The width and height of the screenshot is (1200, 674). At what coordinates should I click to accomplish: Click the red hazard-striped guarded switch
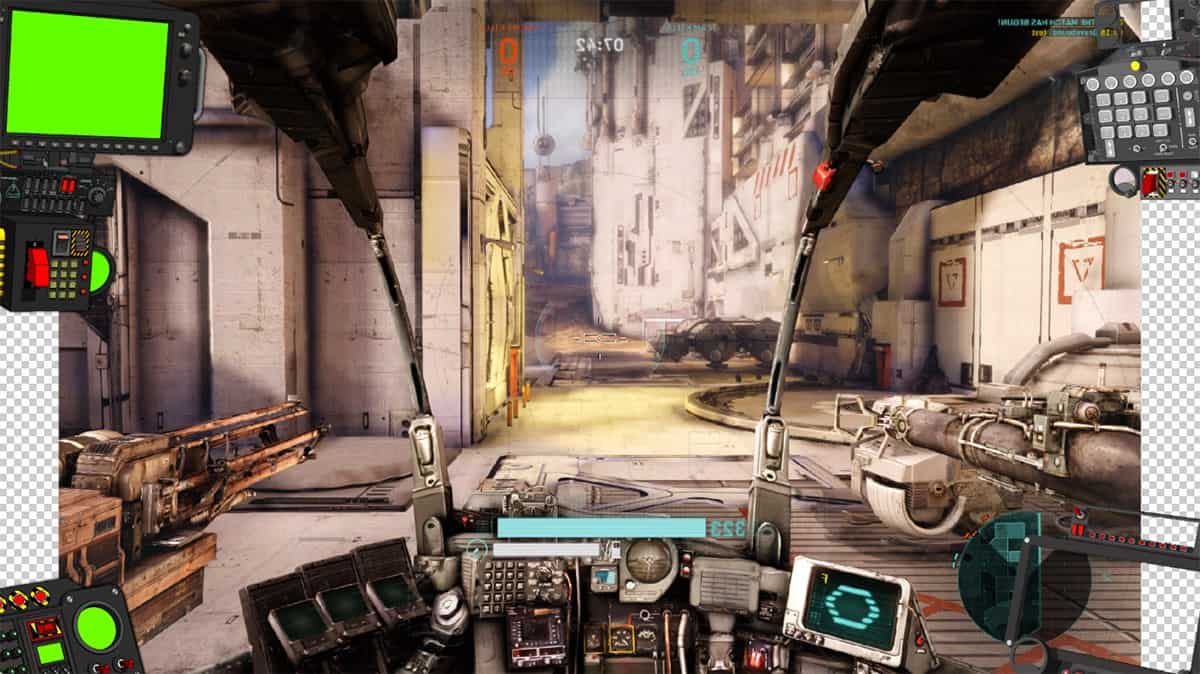pyautogui.click(x=1150, y=182)
